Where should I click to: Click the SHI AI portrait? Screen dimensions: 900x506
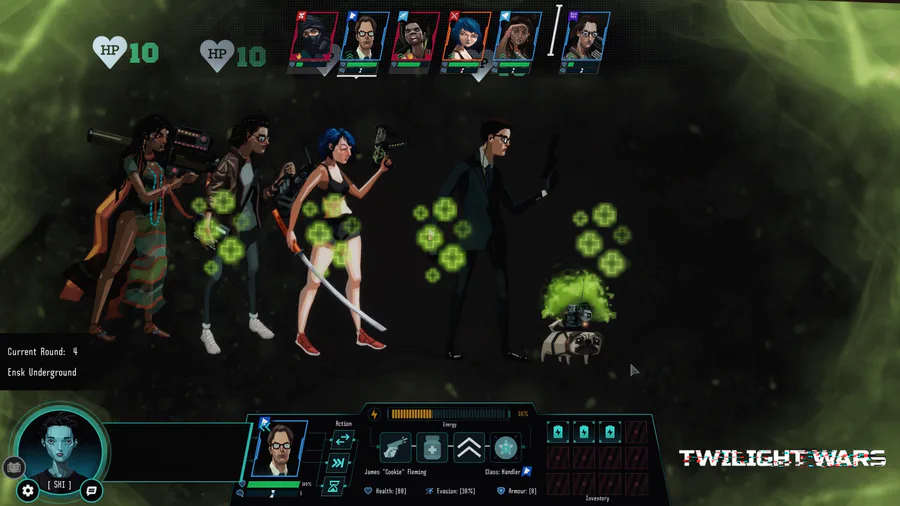pos(60,448)
